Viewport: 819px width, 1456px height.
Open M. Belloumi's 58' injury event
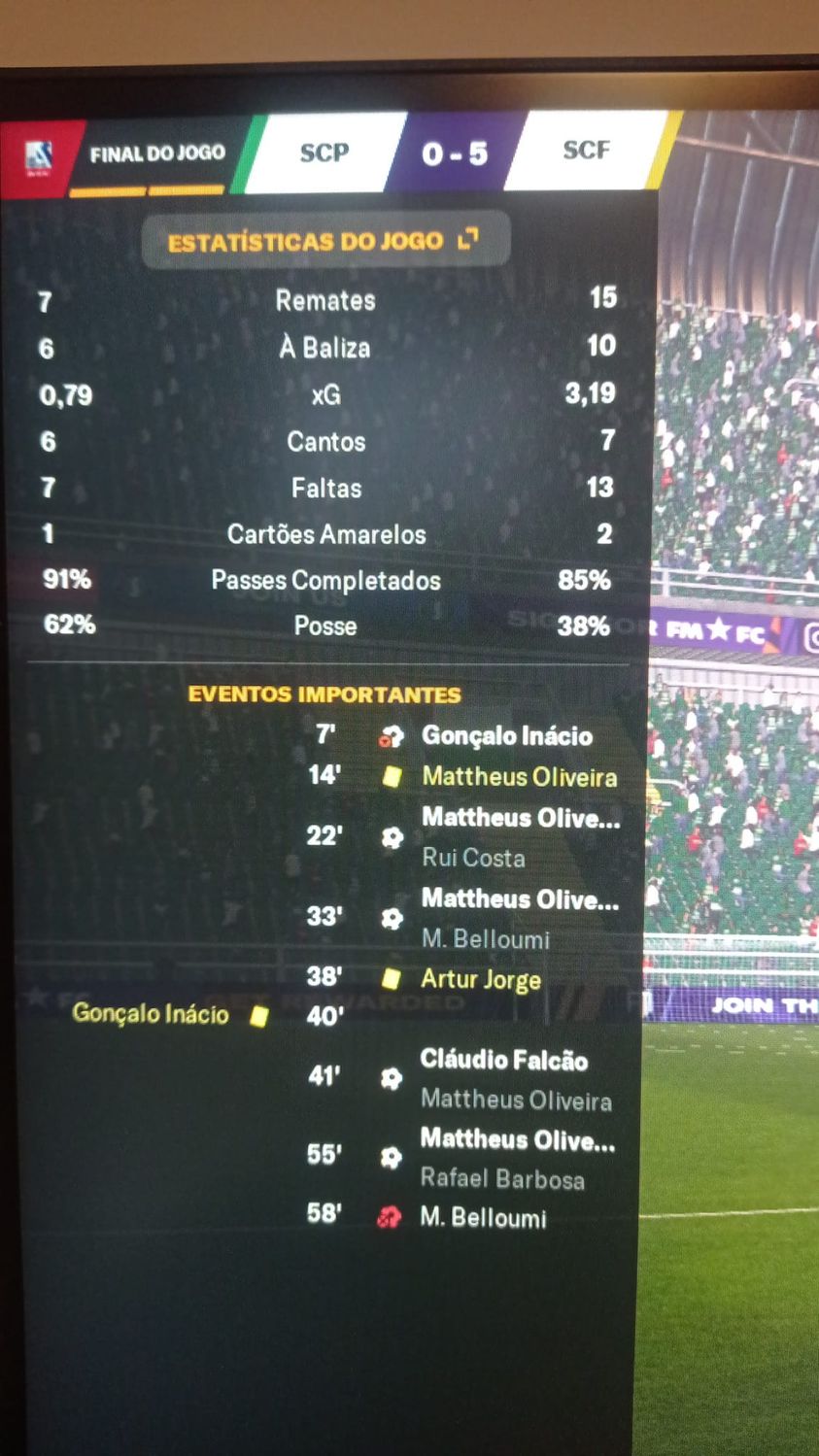[483, 1218]
